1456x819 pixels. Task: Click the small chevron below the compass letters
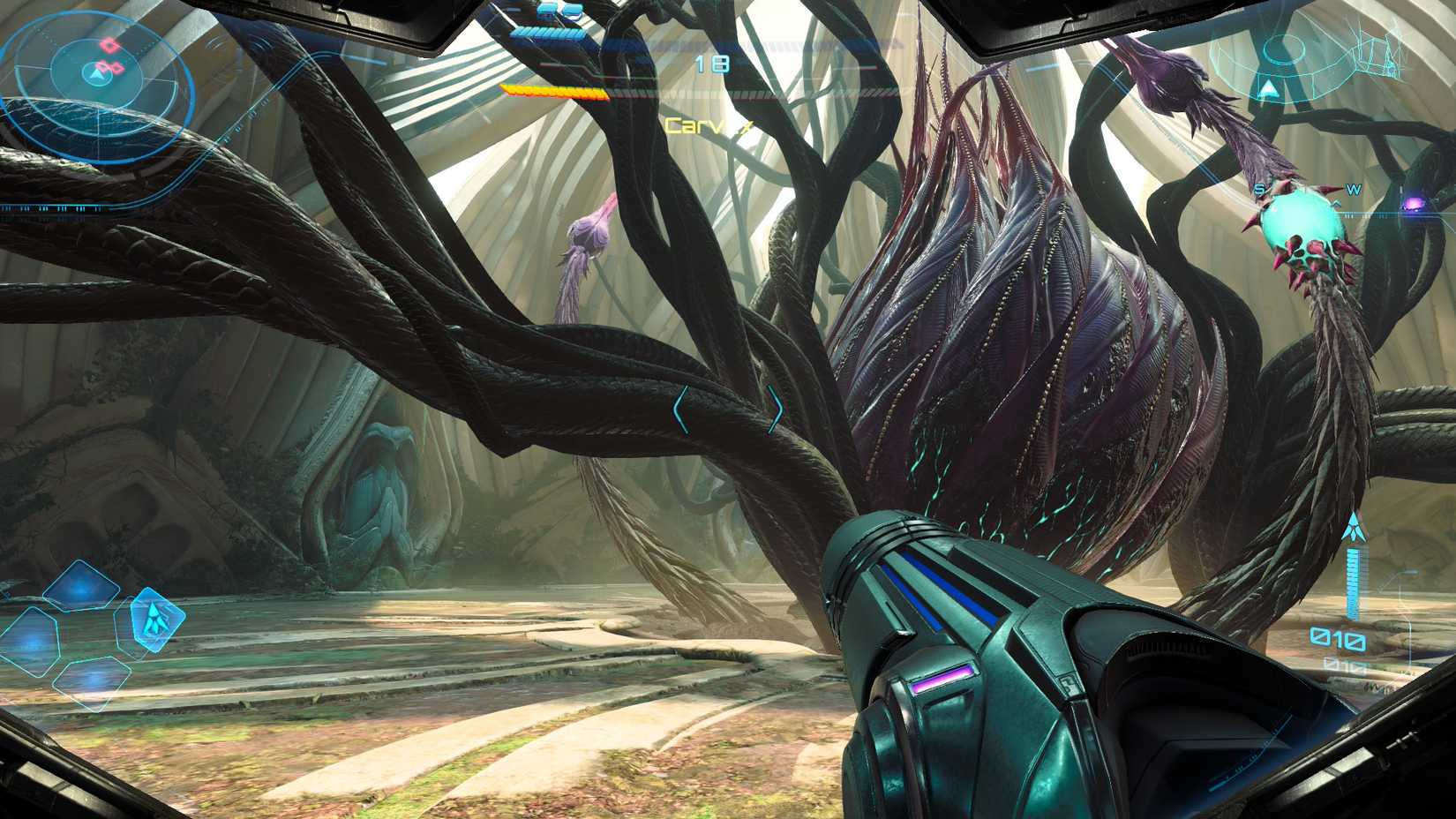[1337, 204]
